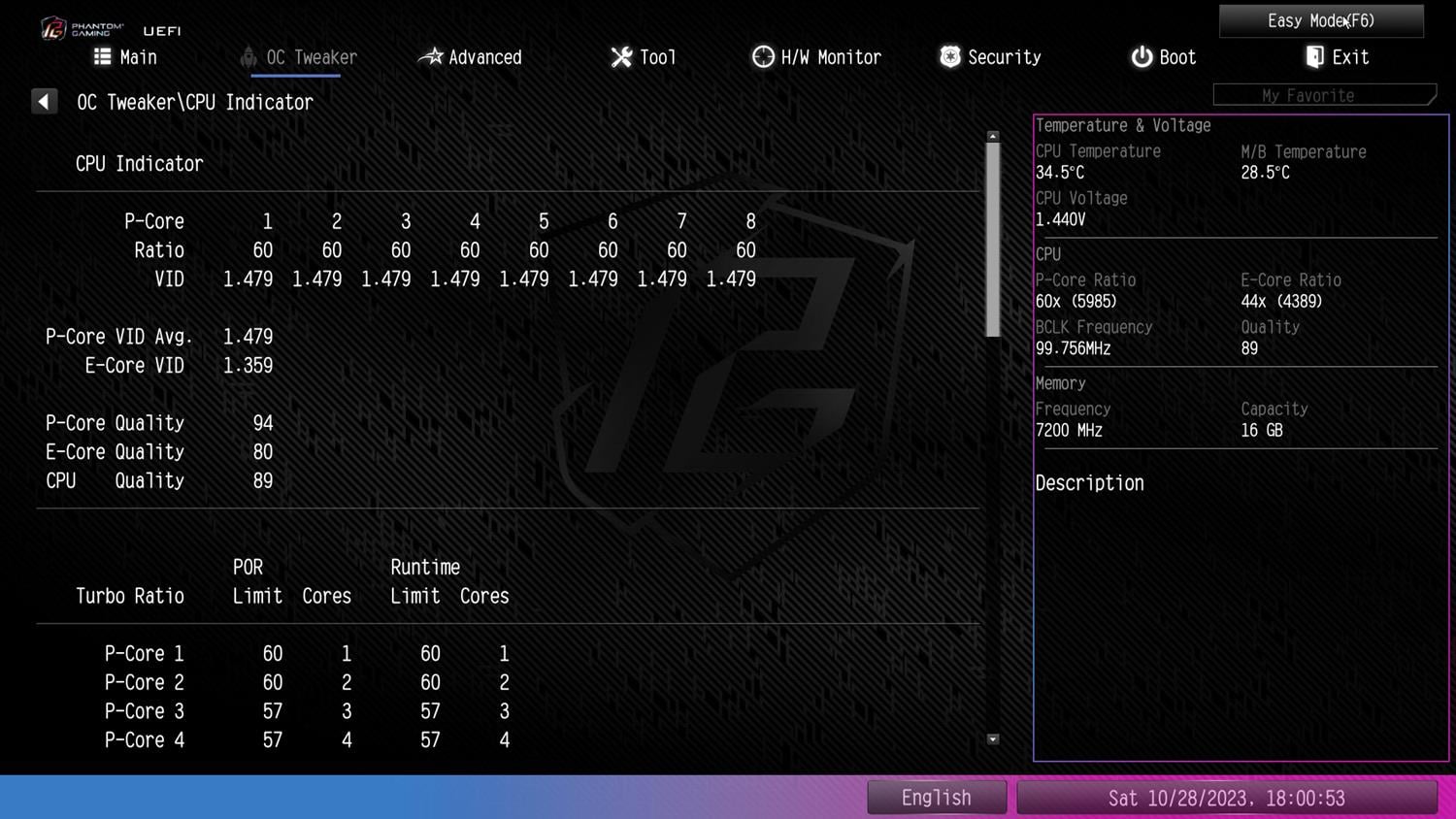The image size is (1456, 819).
Task: Go to the Security tab
Action: tap(990, 57)
